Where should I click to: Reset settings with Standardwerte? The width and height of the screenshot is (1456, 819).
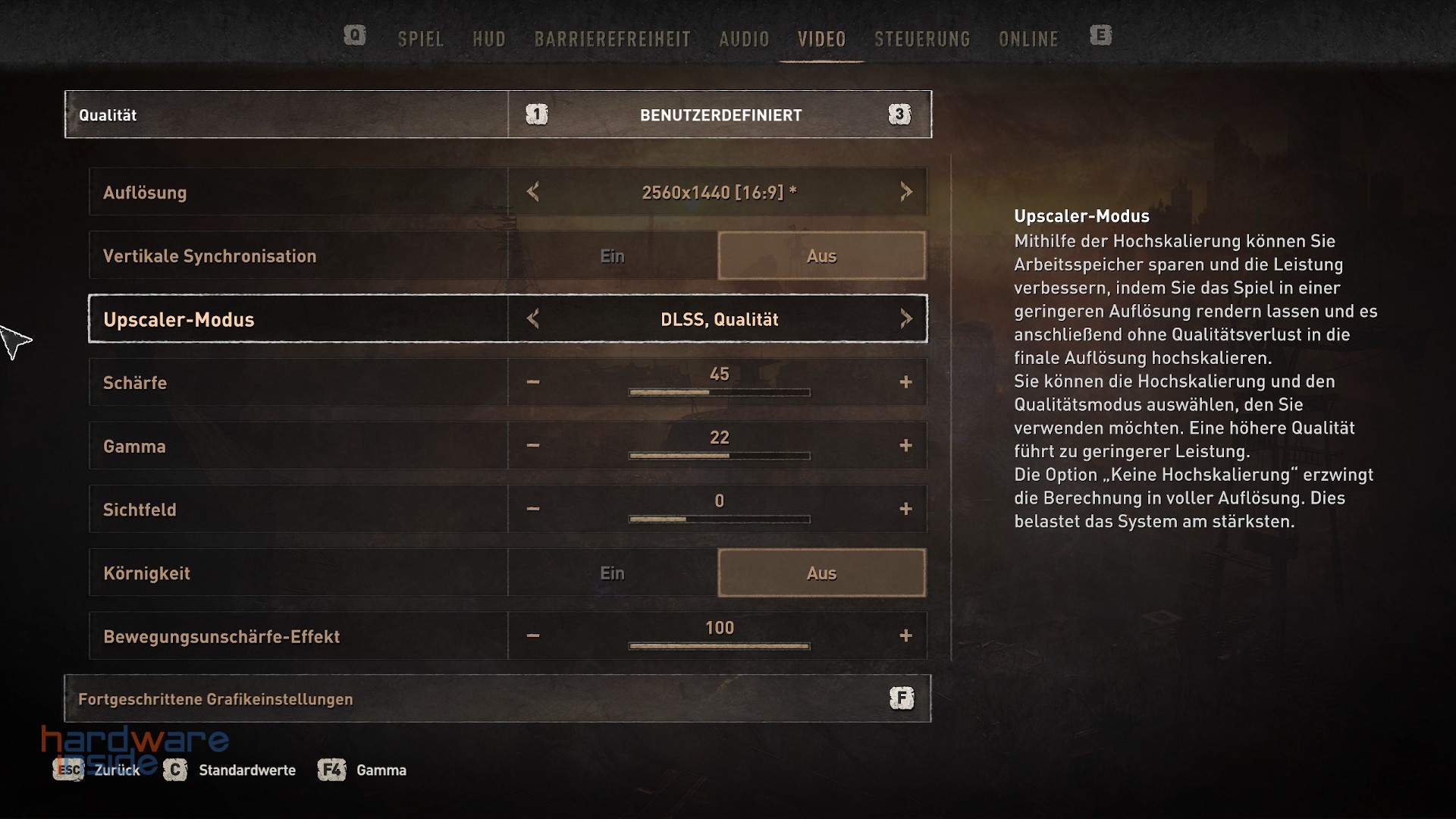(246, 770)
